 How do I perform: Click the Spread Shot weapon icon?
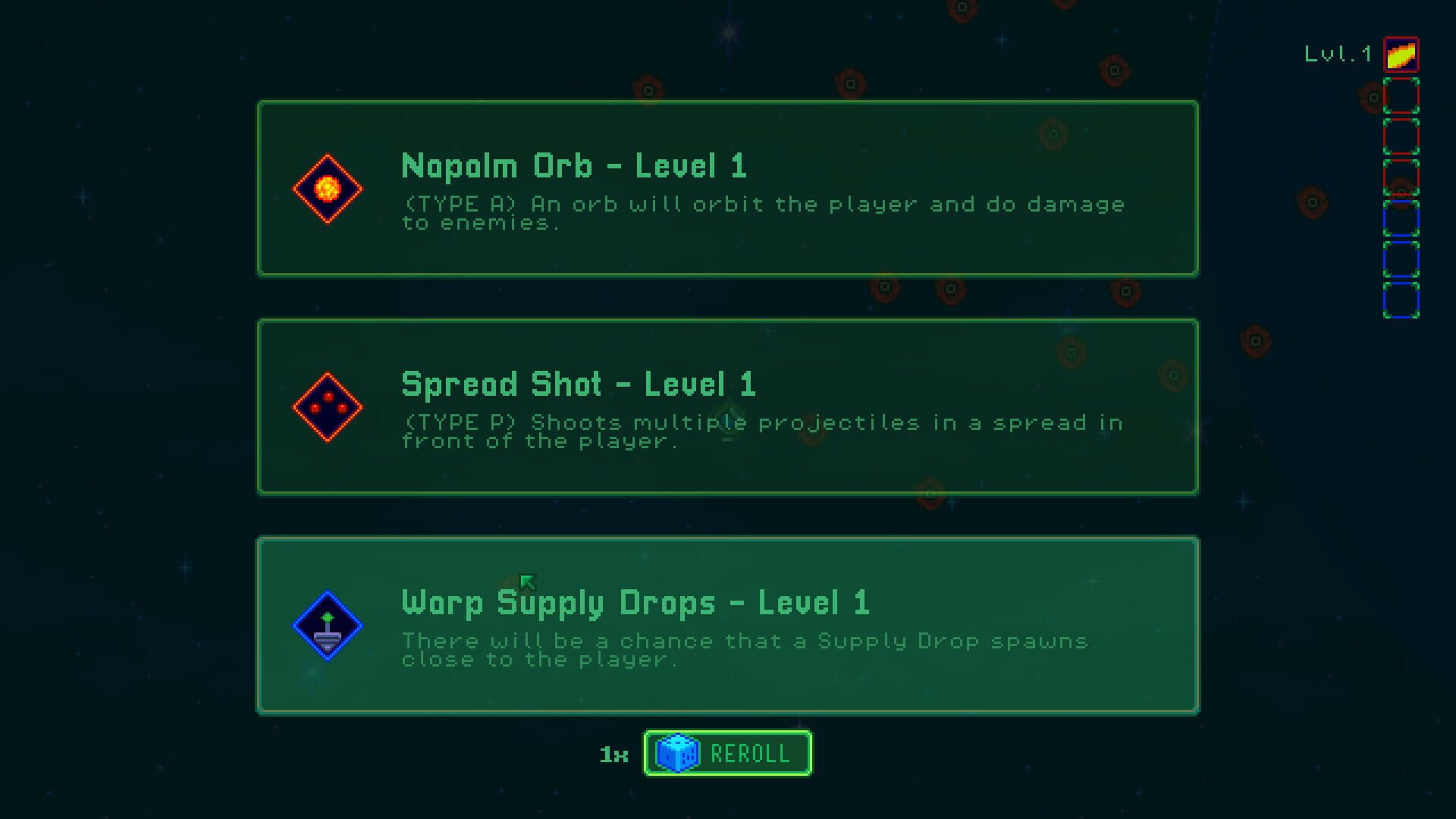tap(328, 406)
